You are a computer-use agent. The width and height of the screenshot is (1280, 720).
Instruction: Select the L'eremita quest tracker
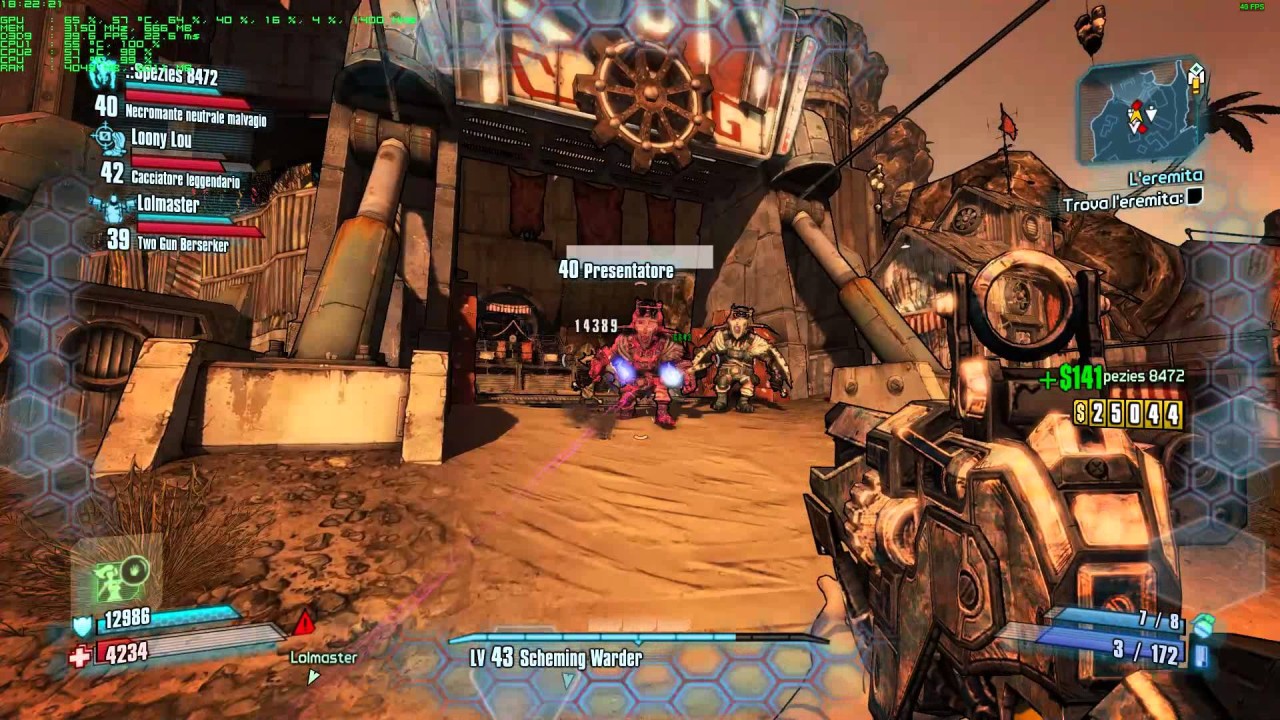[1164, 178]
